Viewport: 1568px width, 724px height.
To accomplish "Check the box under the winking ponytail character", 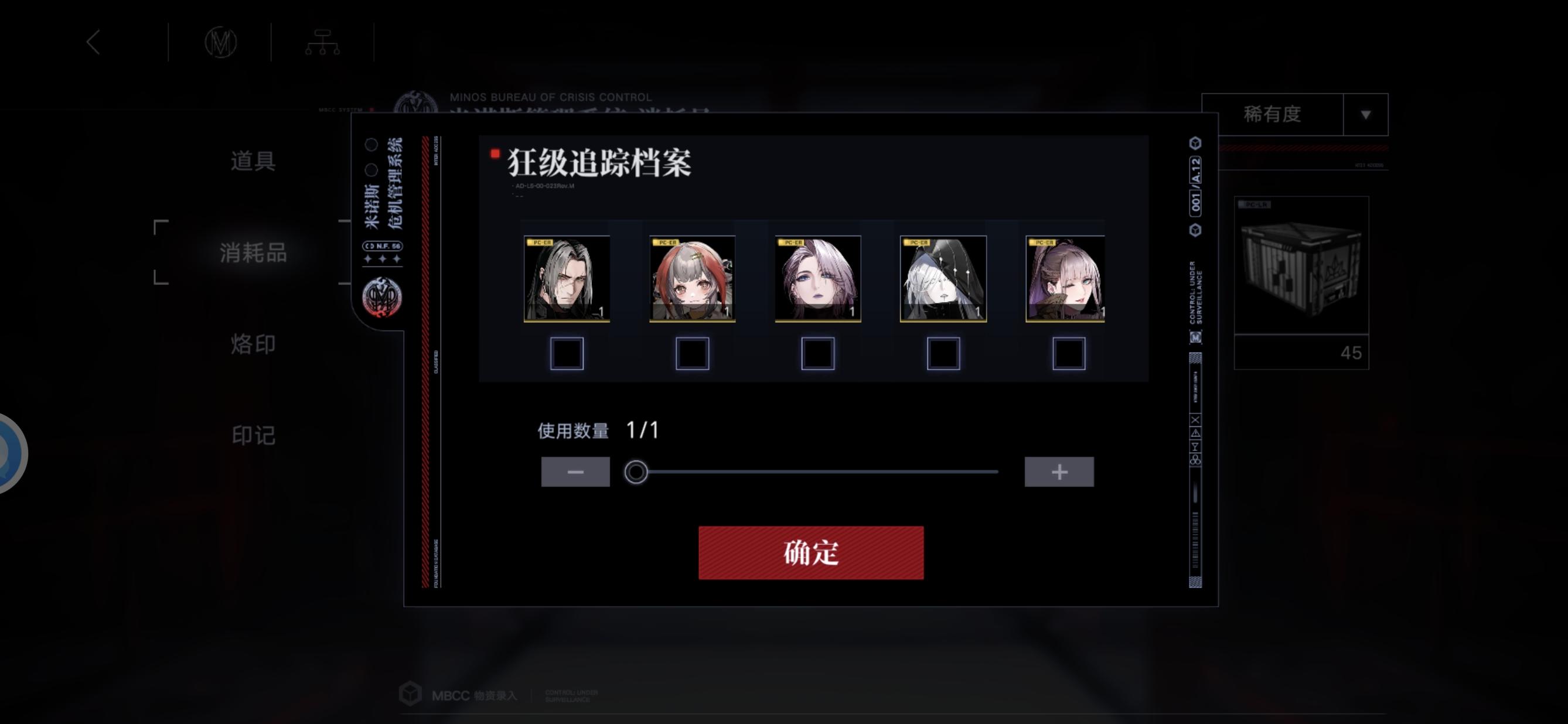I will point(1069,351).
